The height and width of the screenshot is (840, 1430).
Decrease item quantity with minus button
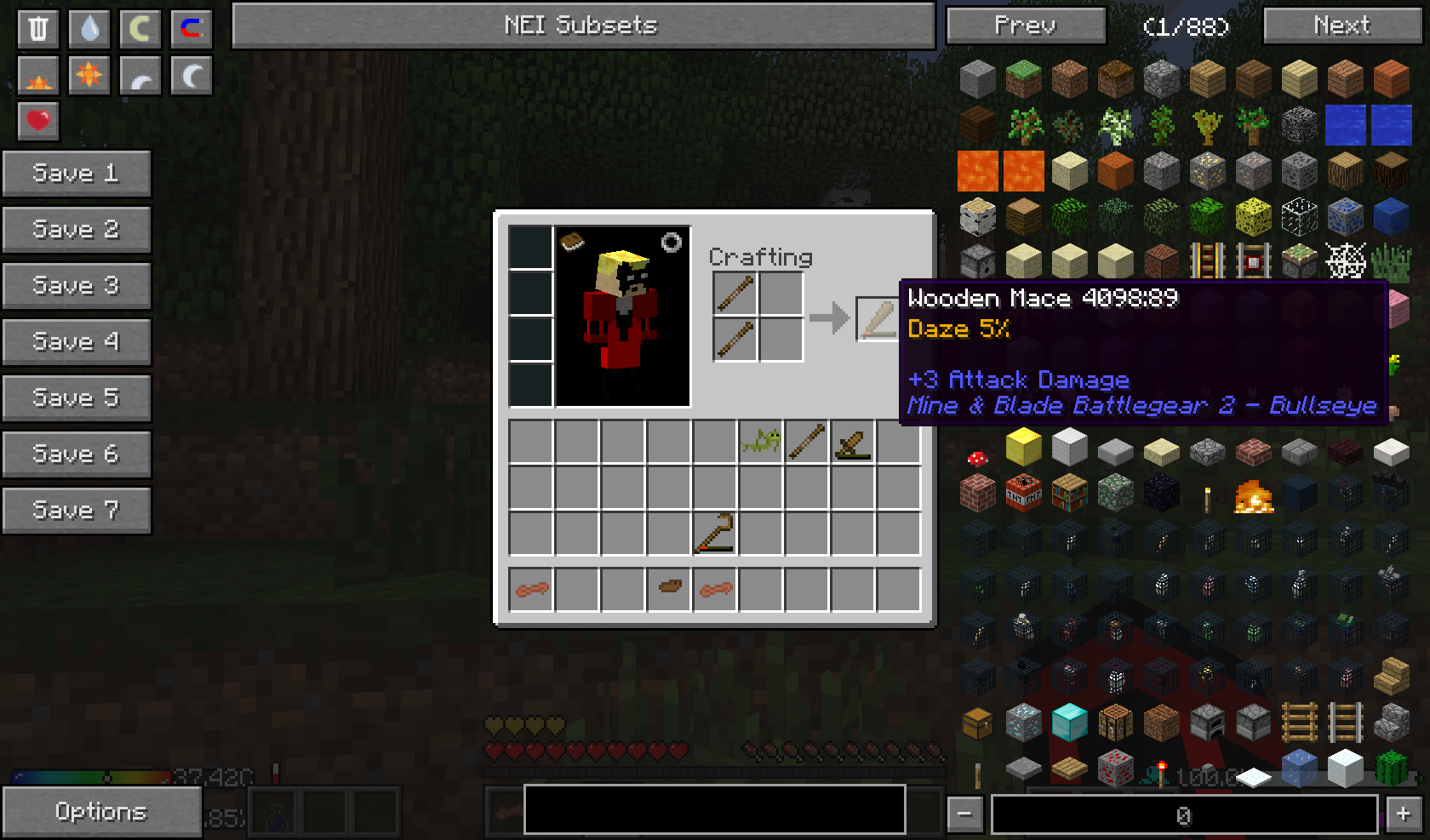pyautogui.click(x=964, y=814)
